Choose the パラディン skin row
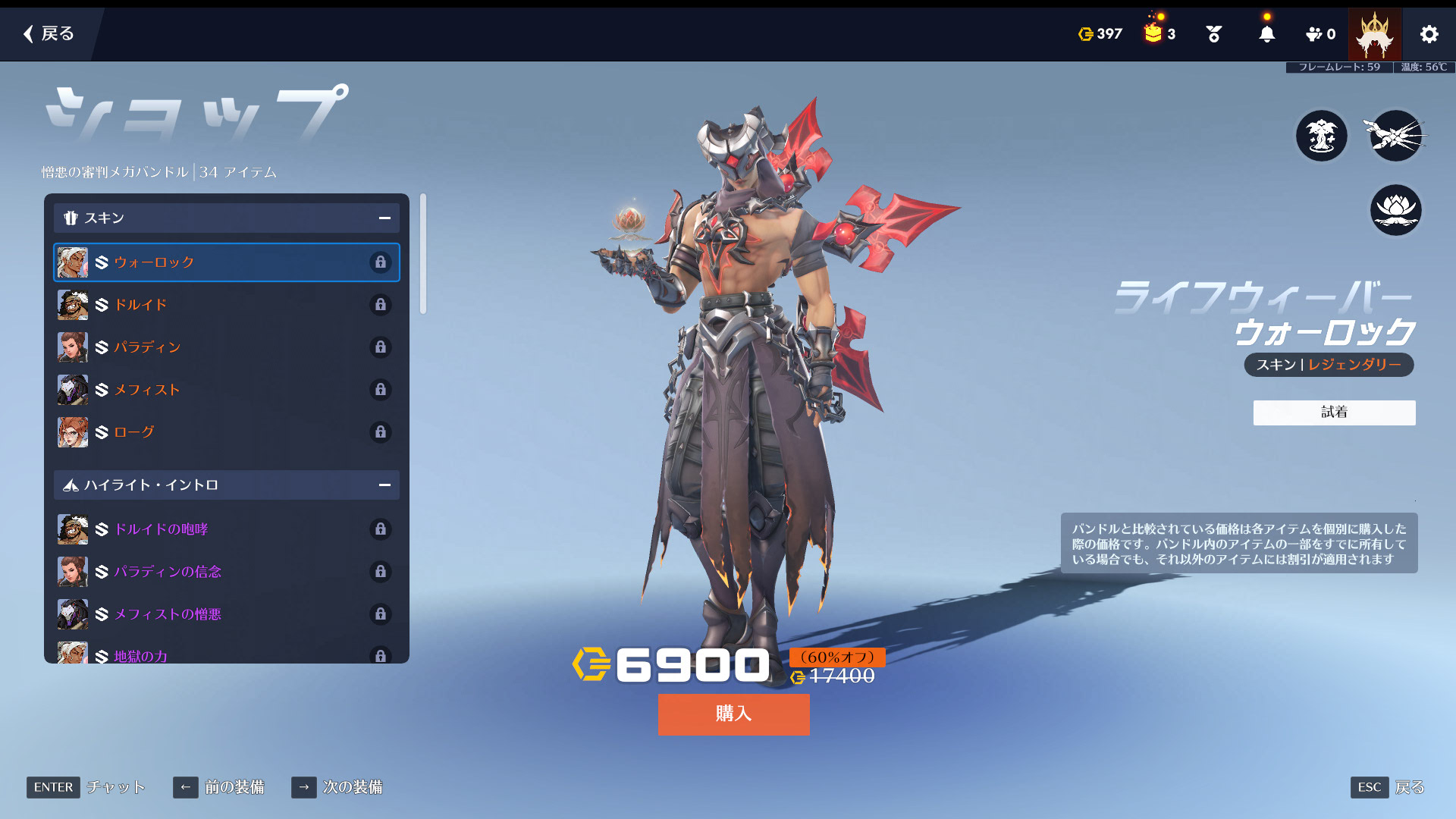Image resolution: width=1456 pixels, height=819 pixels. coord(226,347)
